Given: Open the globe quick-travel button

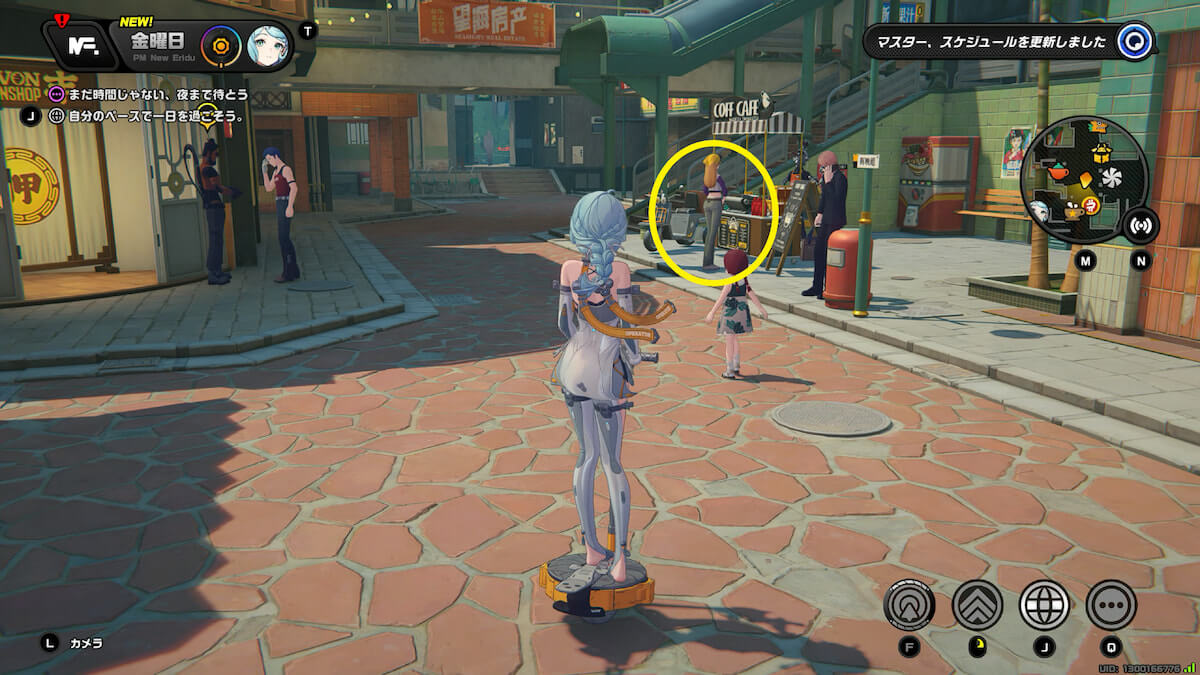Looking at the screenshot, I should tap(1044, 604).
